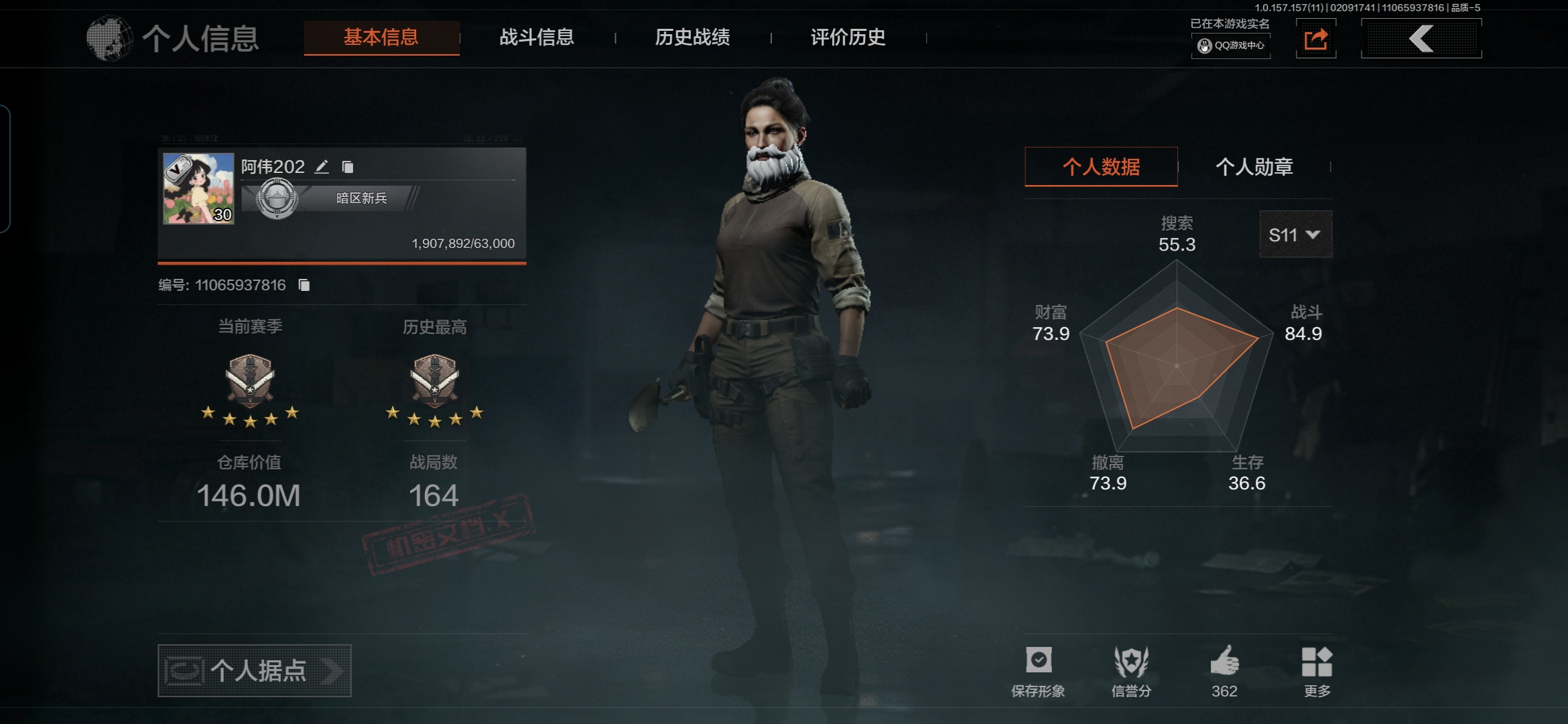Save the character look with 保存形象
The width and height of the screenshot is (1568, 724).
coord(1038,670)
